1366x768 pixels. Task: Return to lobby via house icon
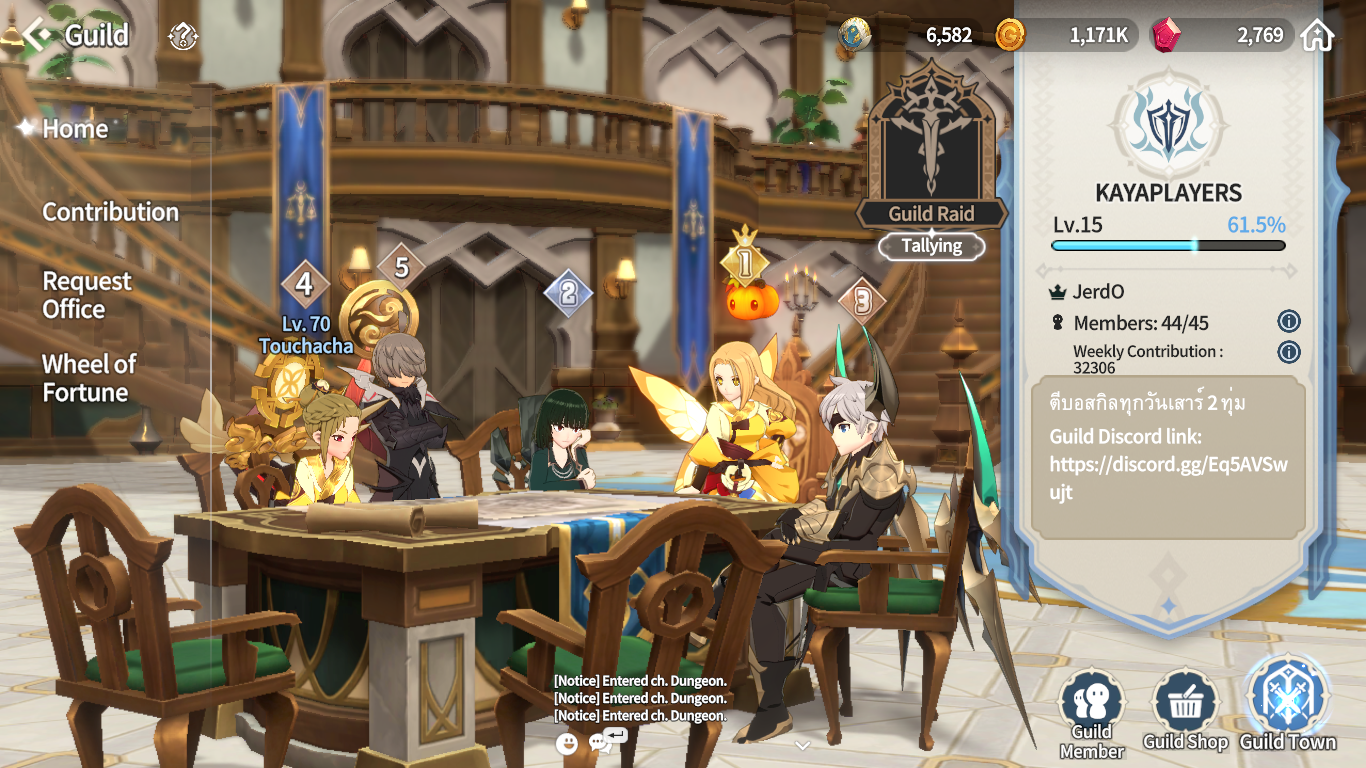pyautogui.click(x=1318, y=36)
